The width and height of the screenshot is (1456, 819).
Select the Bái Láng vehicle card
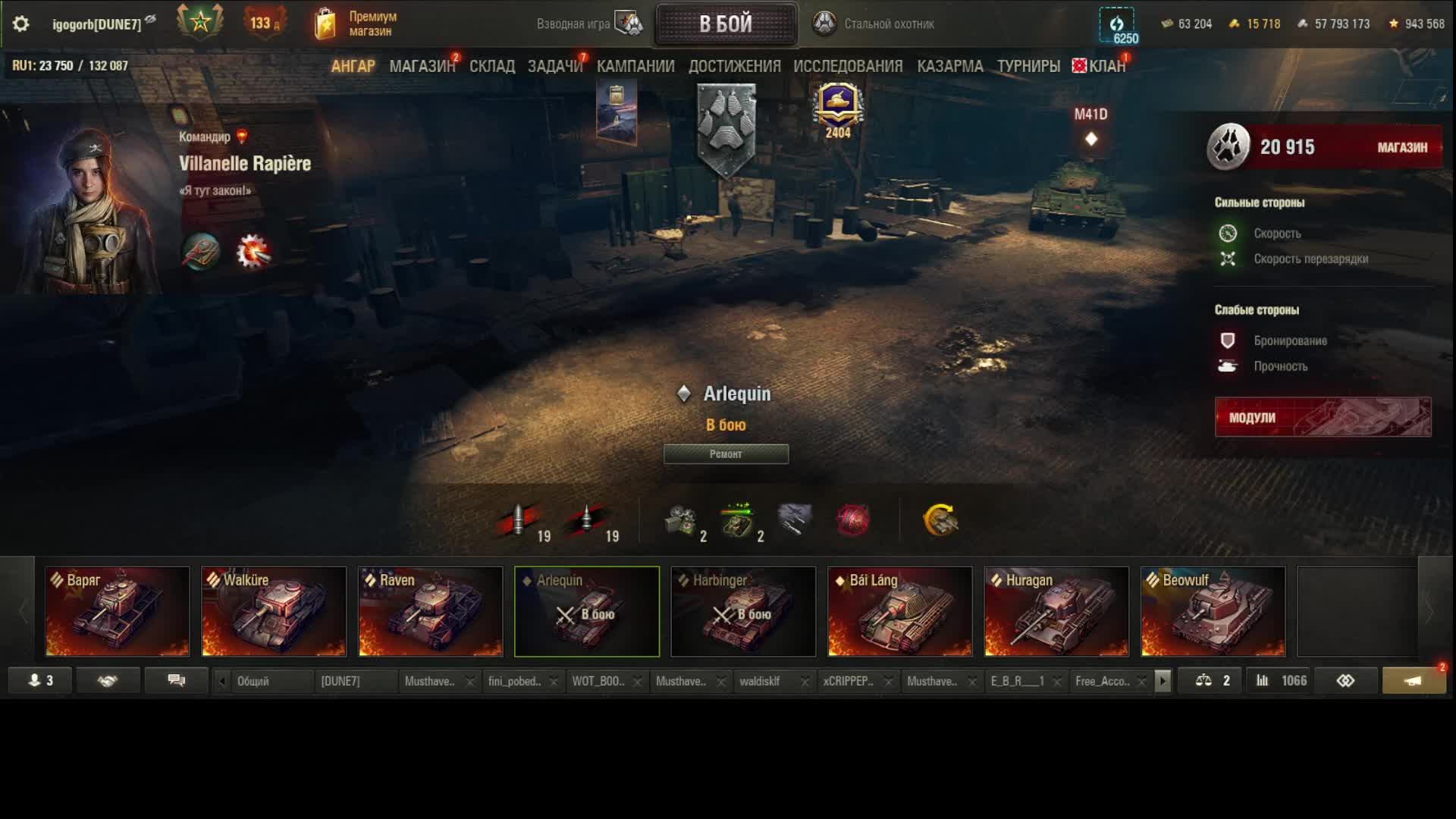(x=899, y=611)
